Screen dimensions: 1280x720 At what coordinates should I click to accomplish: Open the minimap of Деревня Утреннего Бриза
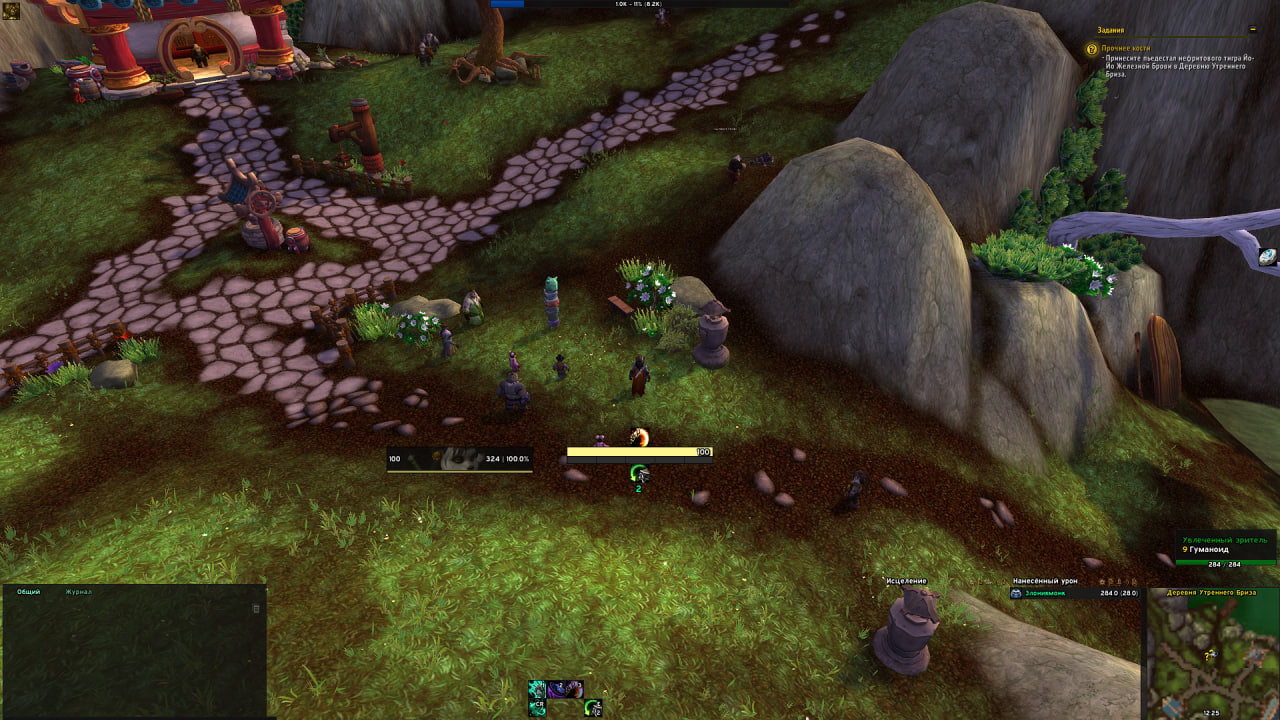click(1212, 655)
